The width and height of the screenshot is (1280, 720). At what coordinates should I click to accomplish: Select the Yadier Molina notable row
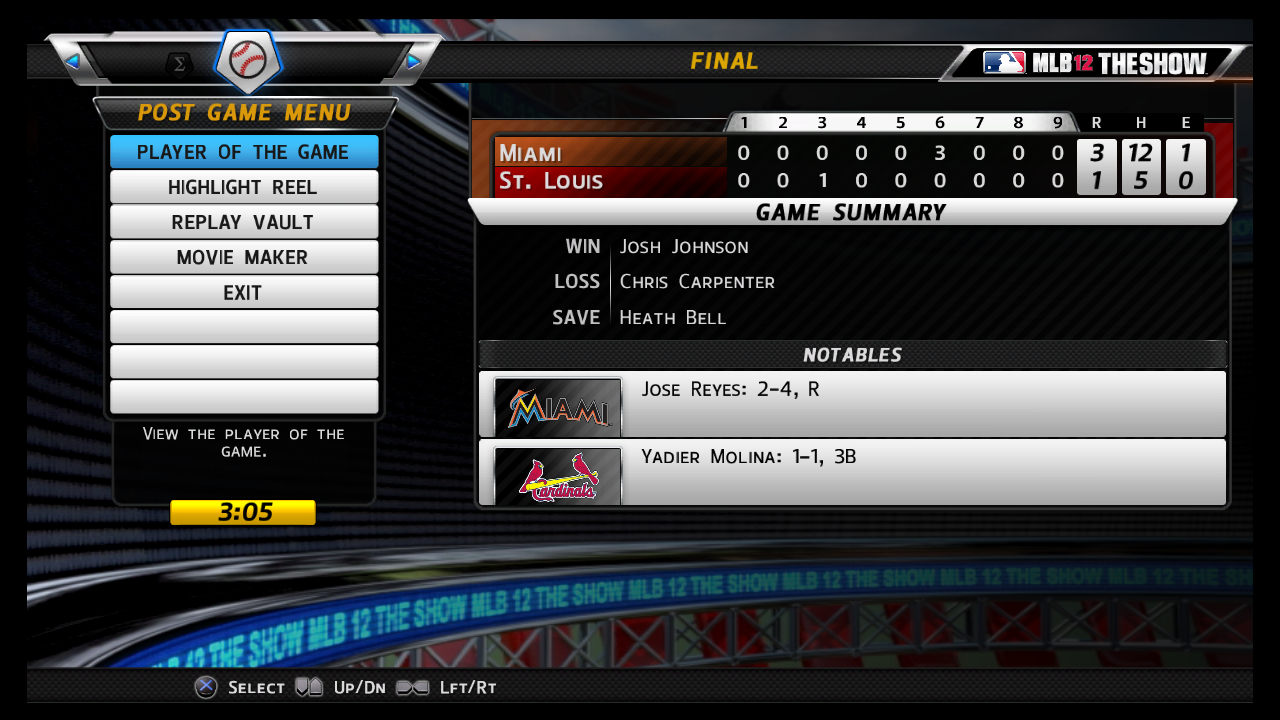pos(852,471)
